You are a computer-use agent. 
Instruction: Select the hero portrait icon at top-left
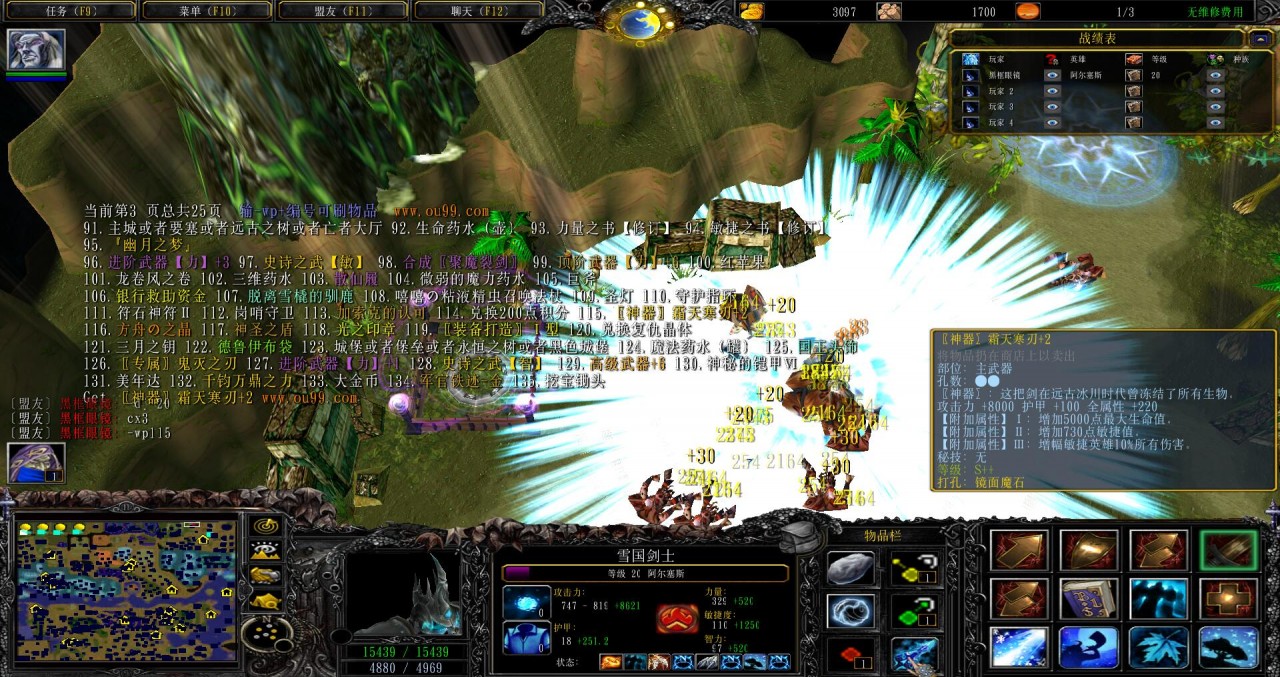point(36,49)
